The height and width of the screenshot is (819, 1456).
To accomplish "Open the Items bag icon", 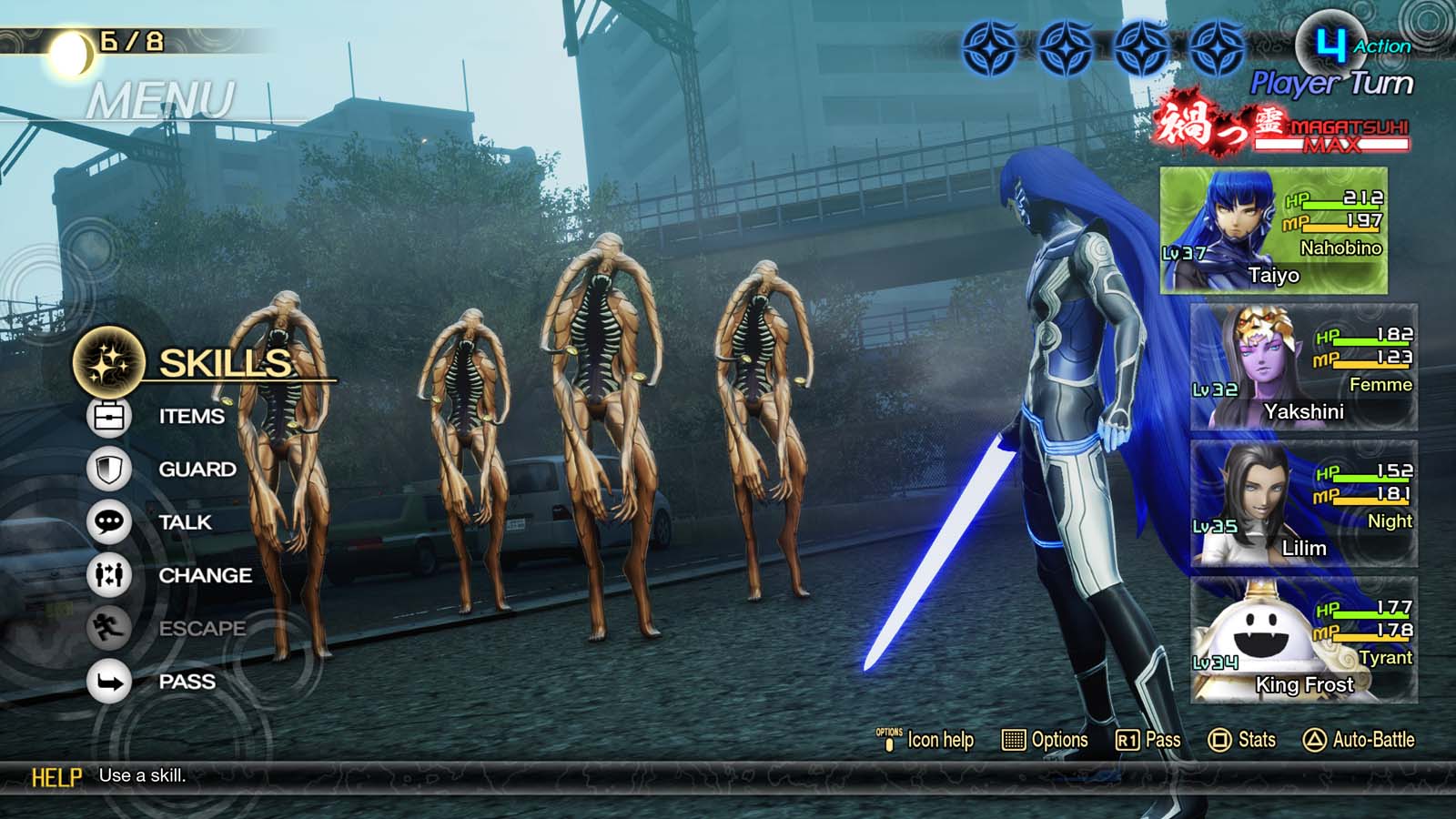I will click(106, 416).
